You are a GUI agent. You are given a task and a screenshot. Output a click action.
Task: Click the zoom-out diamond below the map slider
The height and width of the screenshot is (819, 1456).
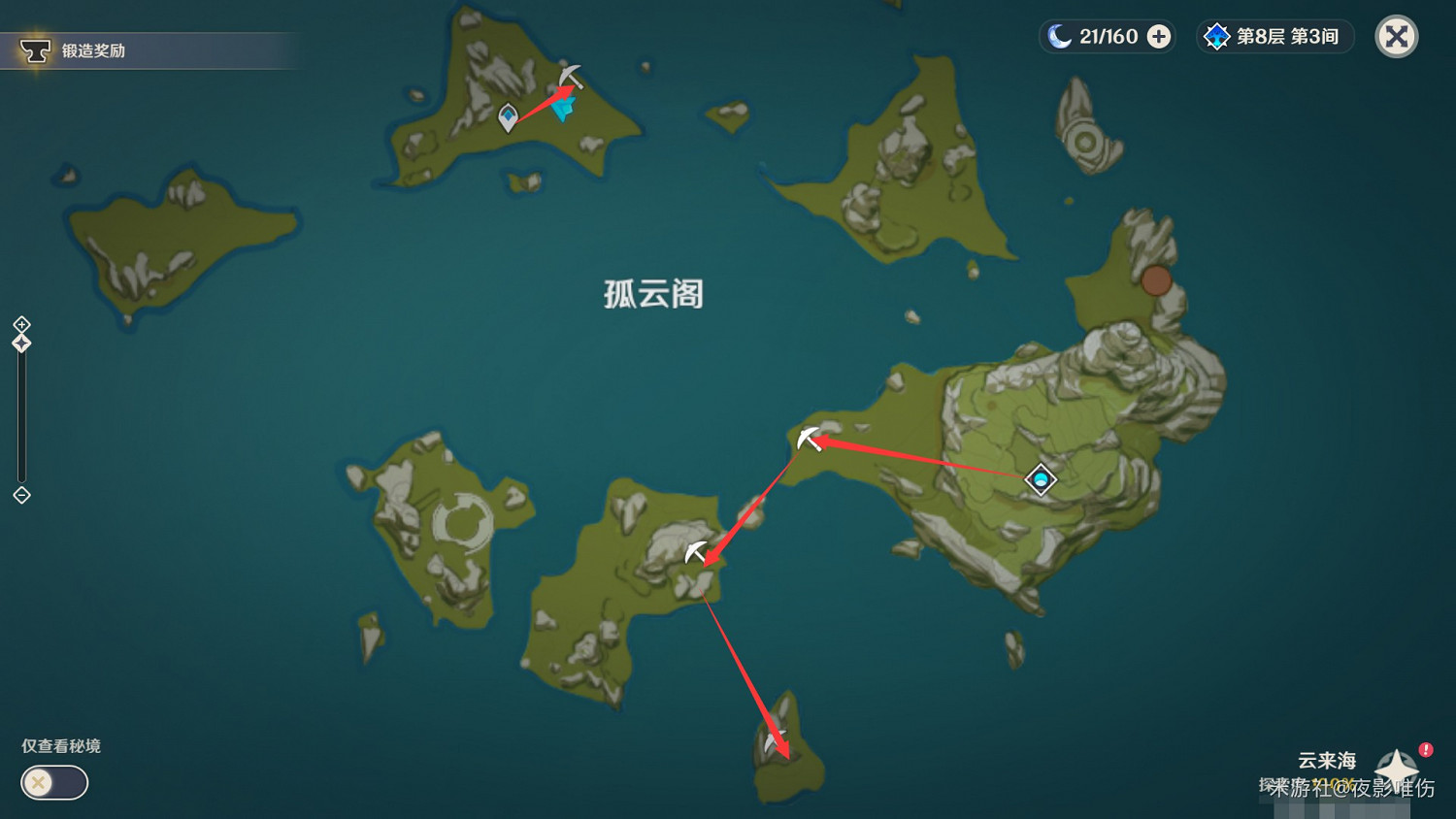21,495
